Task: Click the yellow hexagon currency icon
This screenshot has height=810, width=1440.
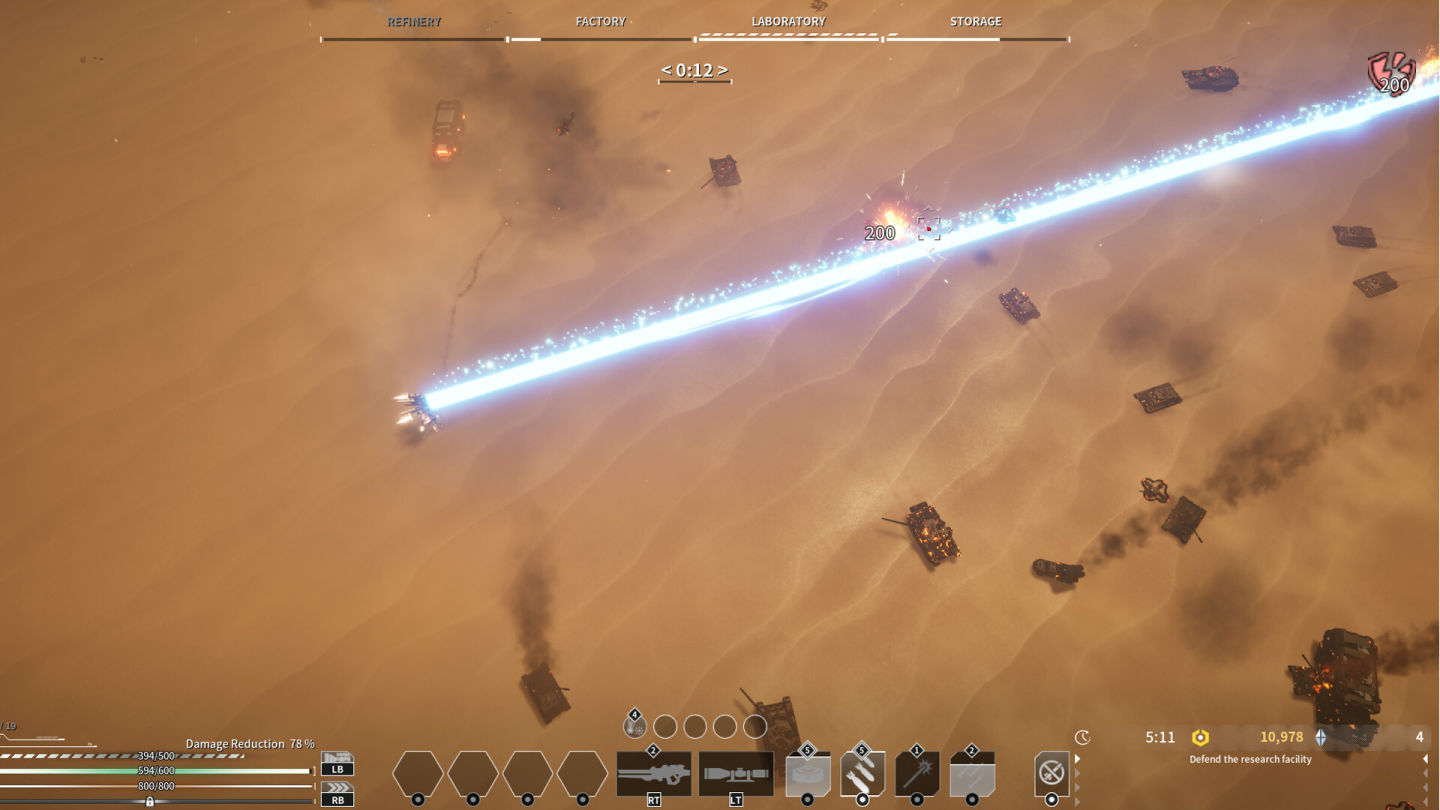Action: tap(1200, 738)
